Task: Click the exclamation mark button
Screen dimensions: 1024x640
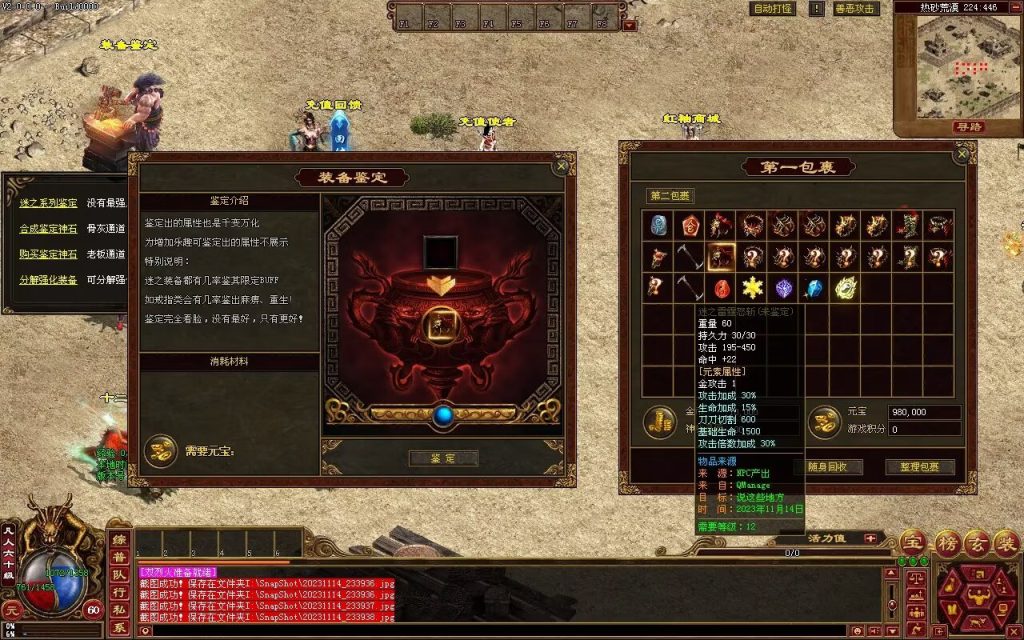Action: pyautogui.click(x=816, y=9)
